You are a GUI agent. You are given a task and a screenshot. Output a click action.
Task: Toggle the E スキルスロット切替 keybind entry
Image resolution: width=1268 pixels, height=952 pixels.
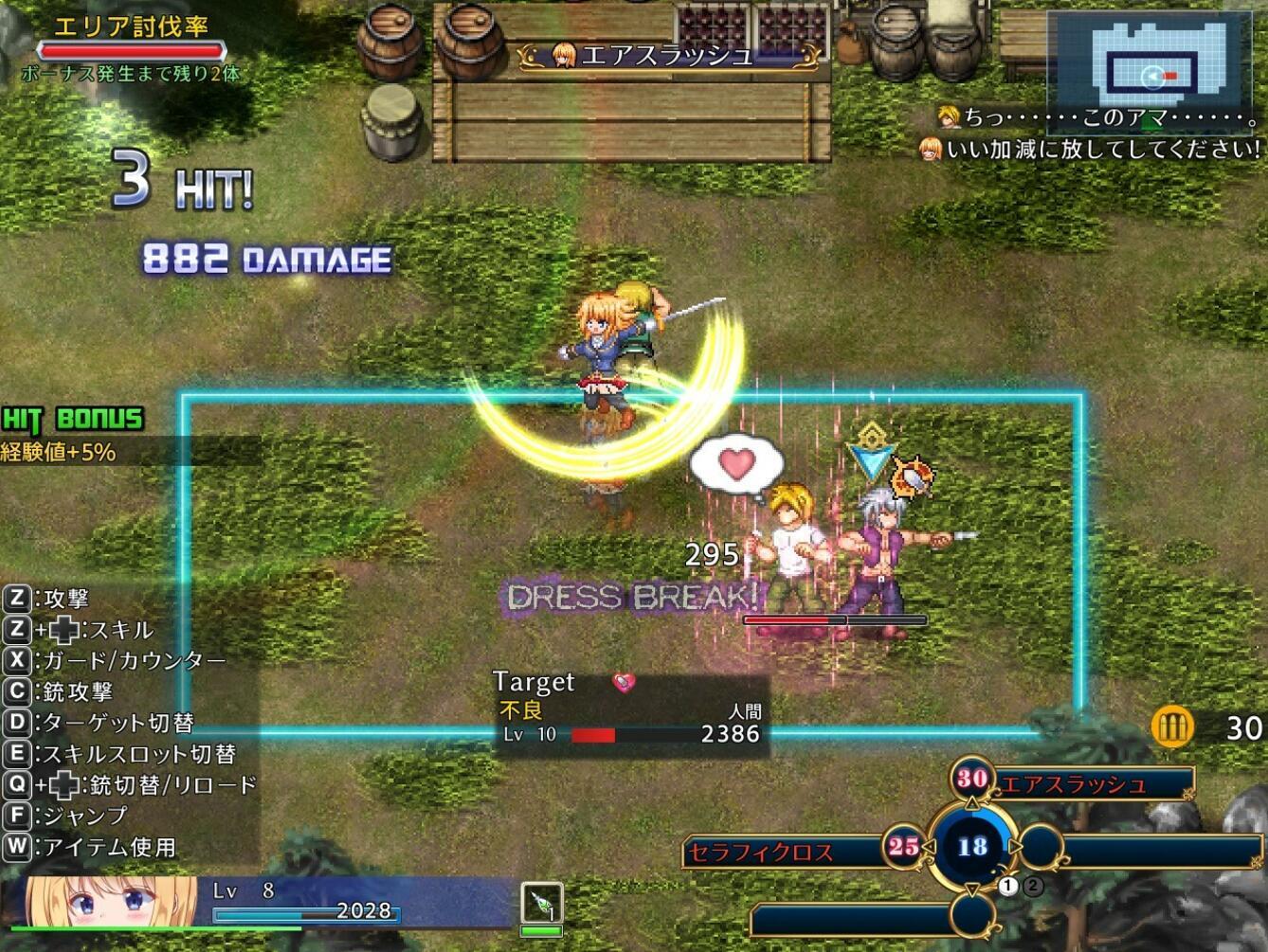(x=118, y=756)
